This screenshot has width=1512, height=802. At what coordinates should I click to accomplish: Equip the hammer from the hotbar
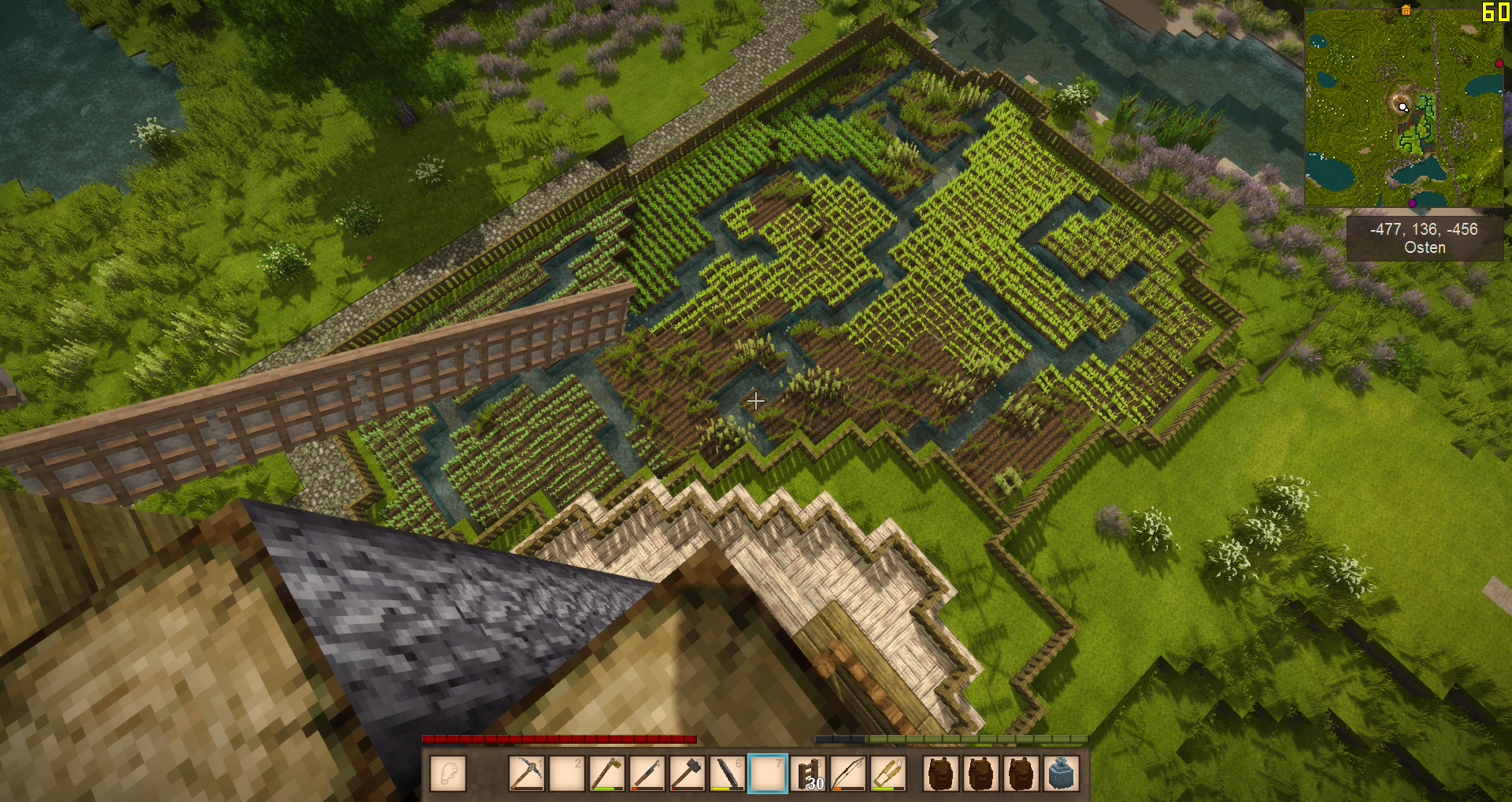(x=687, y=773)
